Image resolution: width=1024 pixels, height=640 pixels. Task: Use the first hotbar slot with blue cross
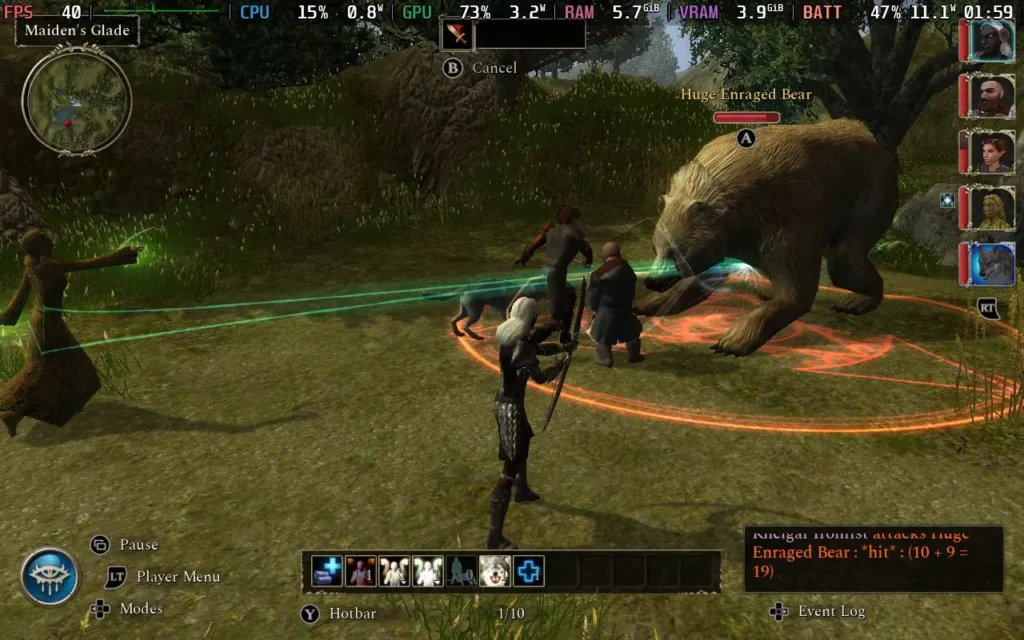[327, 571]
